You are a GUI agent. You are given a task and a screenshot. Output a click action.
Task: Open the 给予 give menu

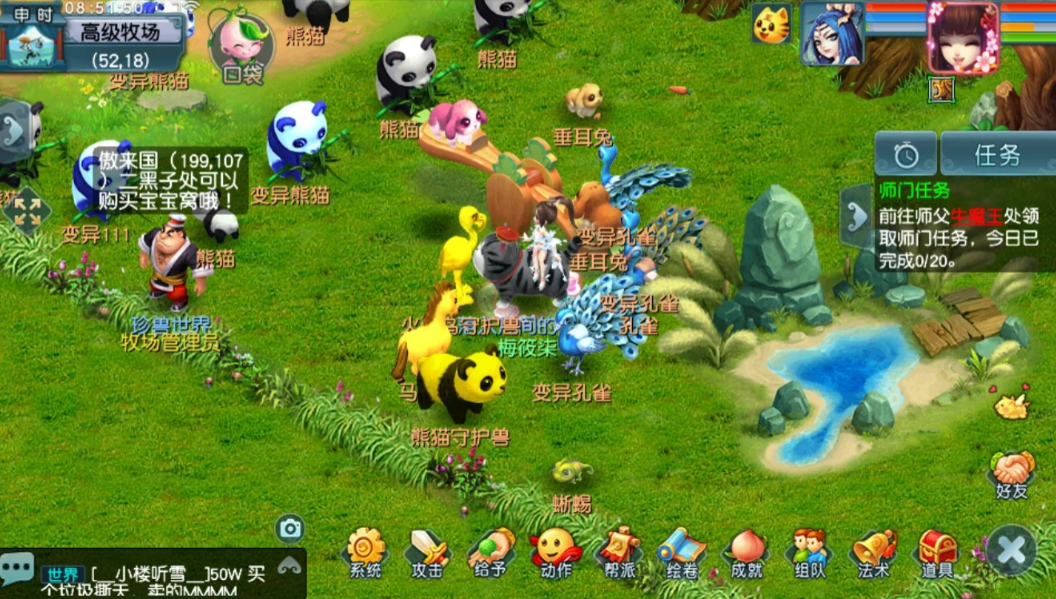[490, 549]
